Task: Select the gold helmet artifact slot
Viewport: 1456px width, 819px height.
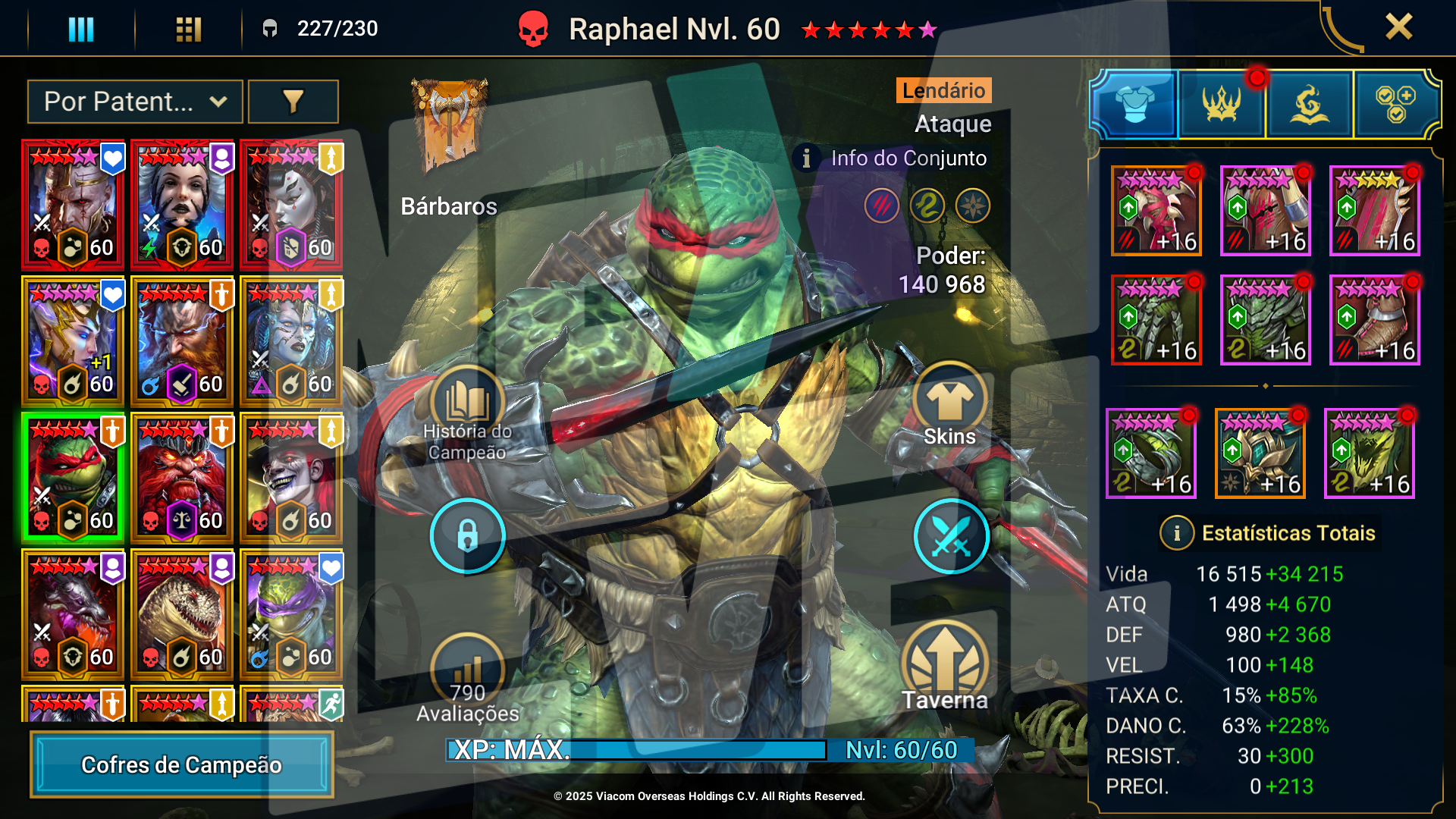Action: (1260, 453)
